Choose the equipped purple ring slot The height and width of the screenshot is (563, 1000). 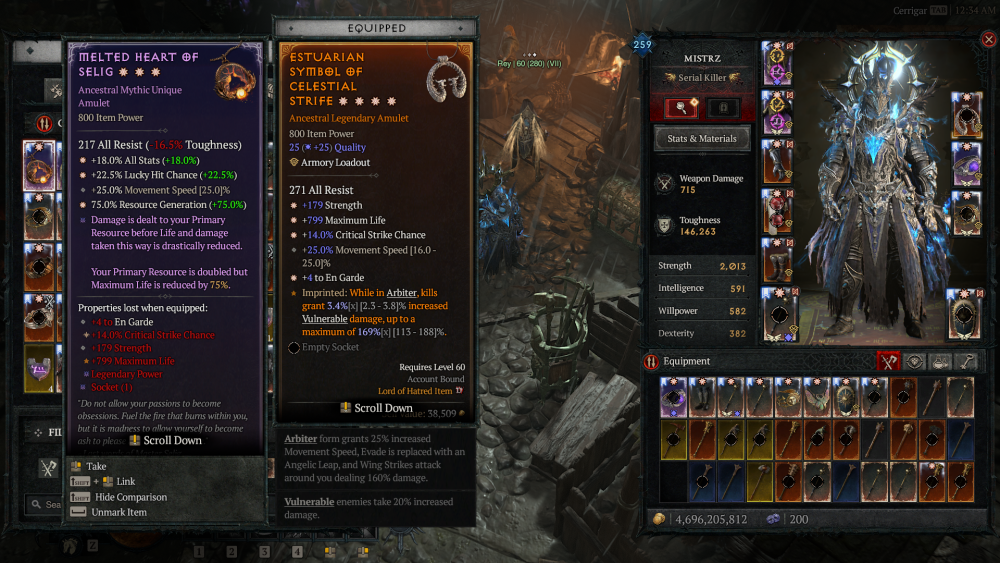coord(966,164)
